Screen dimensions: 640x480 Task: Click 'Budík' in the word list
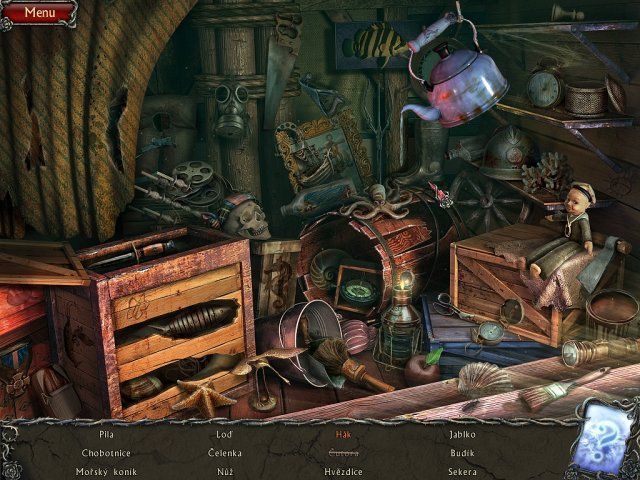pos(462,453)
